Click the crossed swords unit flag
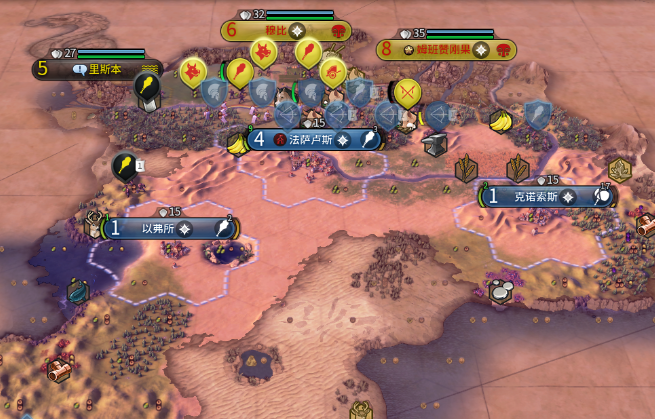Viewport: 655px width, 419px height. coord(406,93)
